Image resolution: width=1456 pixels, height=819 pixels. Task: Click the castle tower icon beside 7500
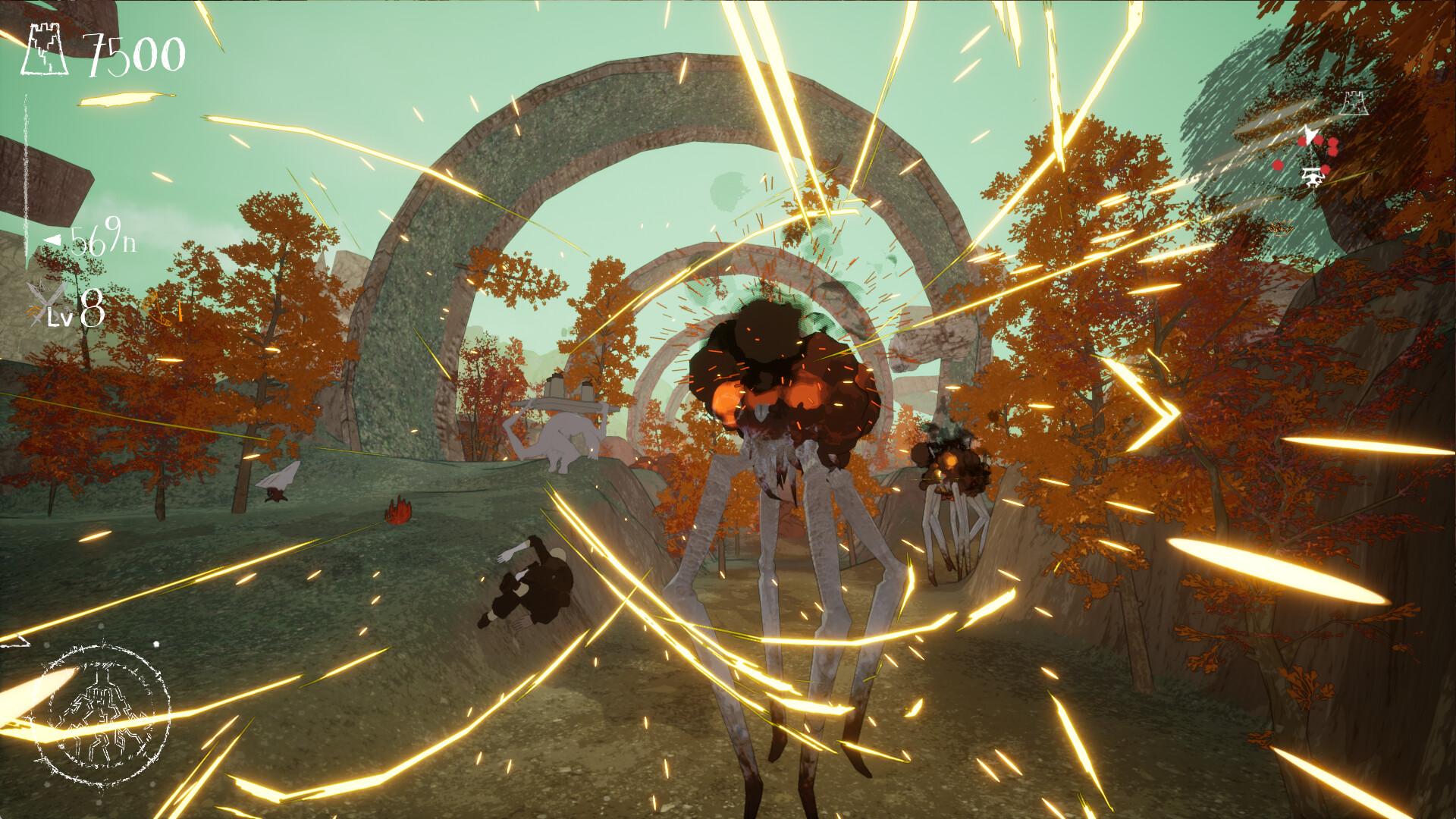click(x=47, y=51)
